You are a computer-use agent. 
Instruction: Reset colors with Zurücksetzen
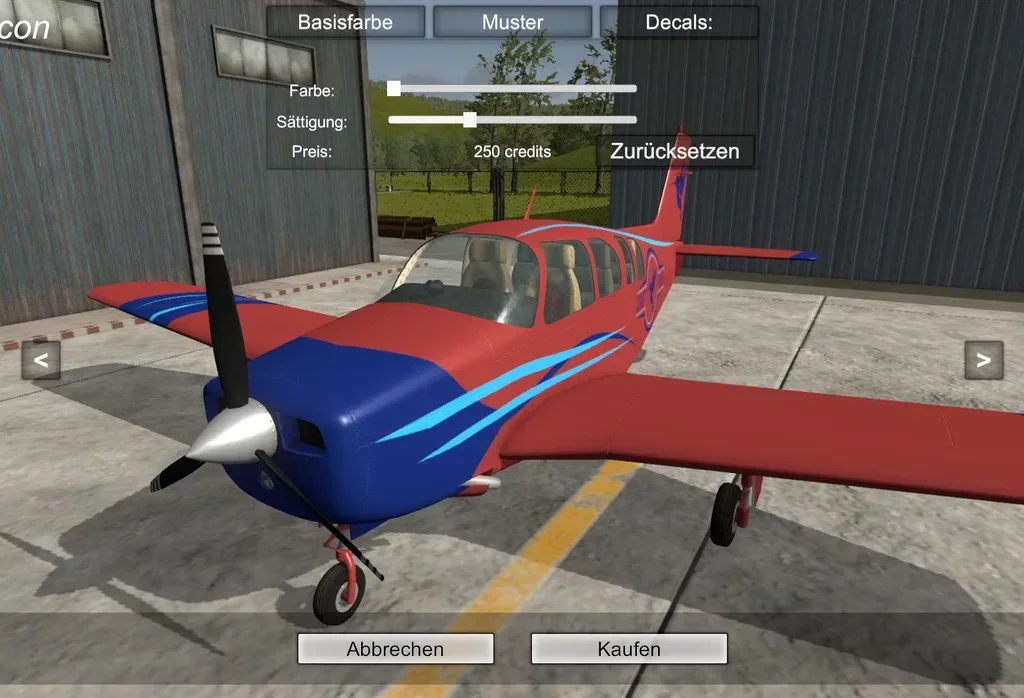pyautogui.click(x=675, y=151)
